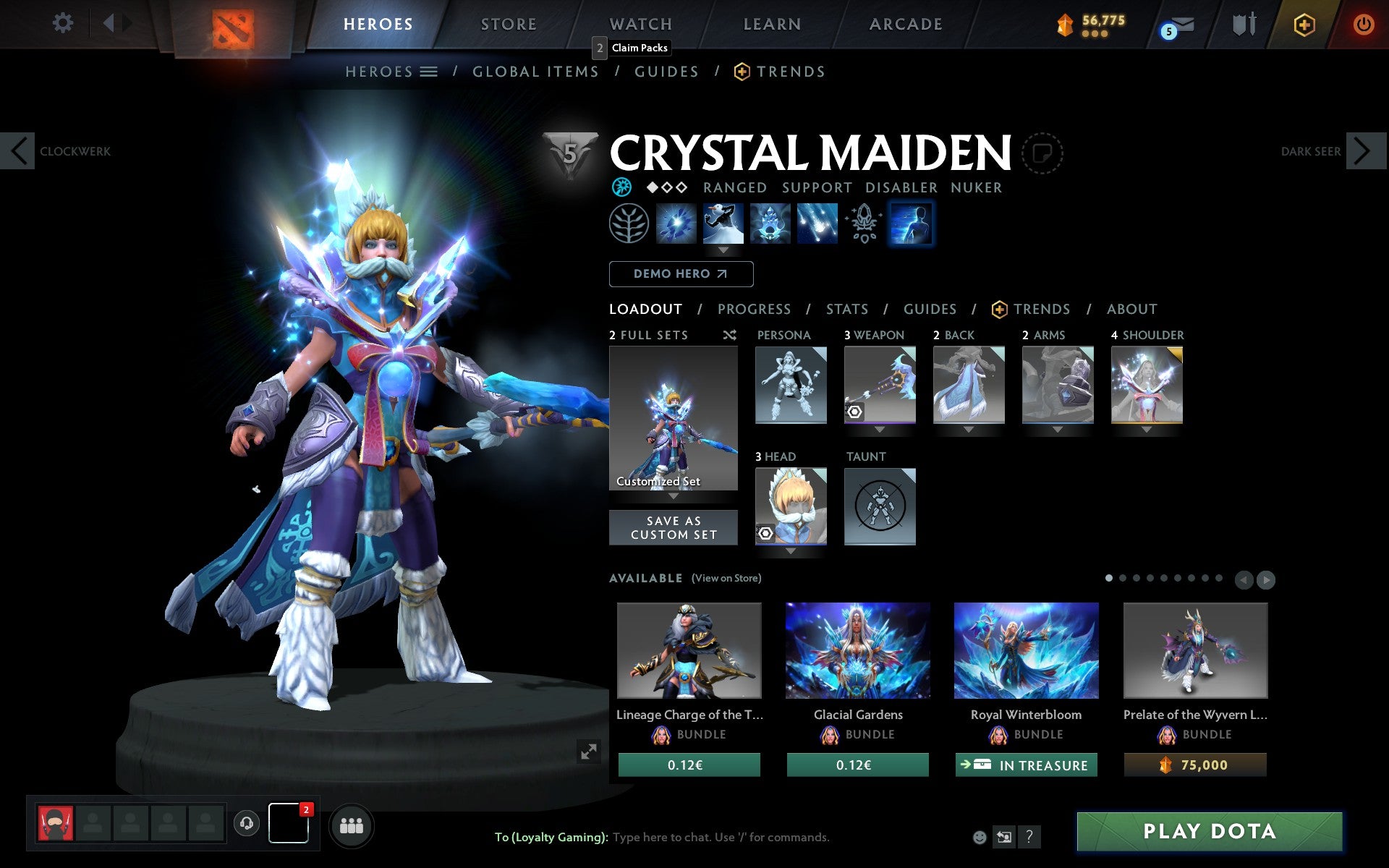This screenshot has width=1389, height=868.
Task: Expand the Weapon slot dropdown arrow
Action: click(x=880, y=428)
